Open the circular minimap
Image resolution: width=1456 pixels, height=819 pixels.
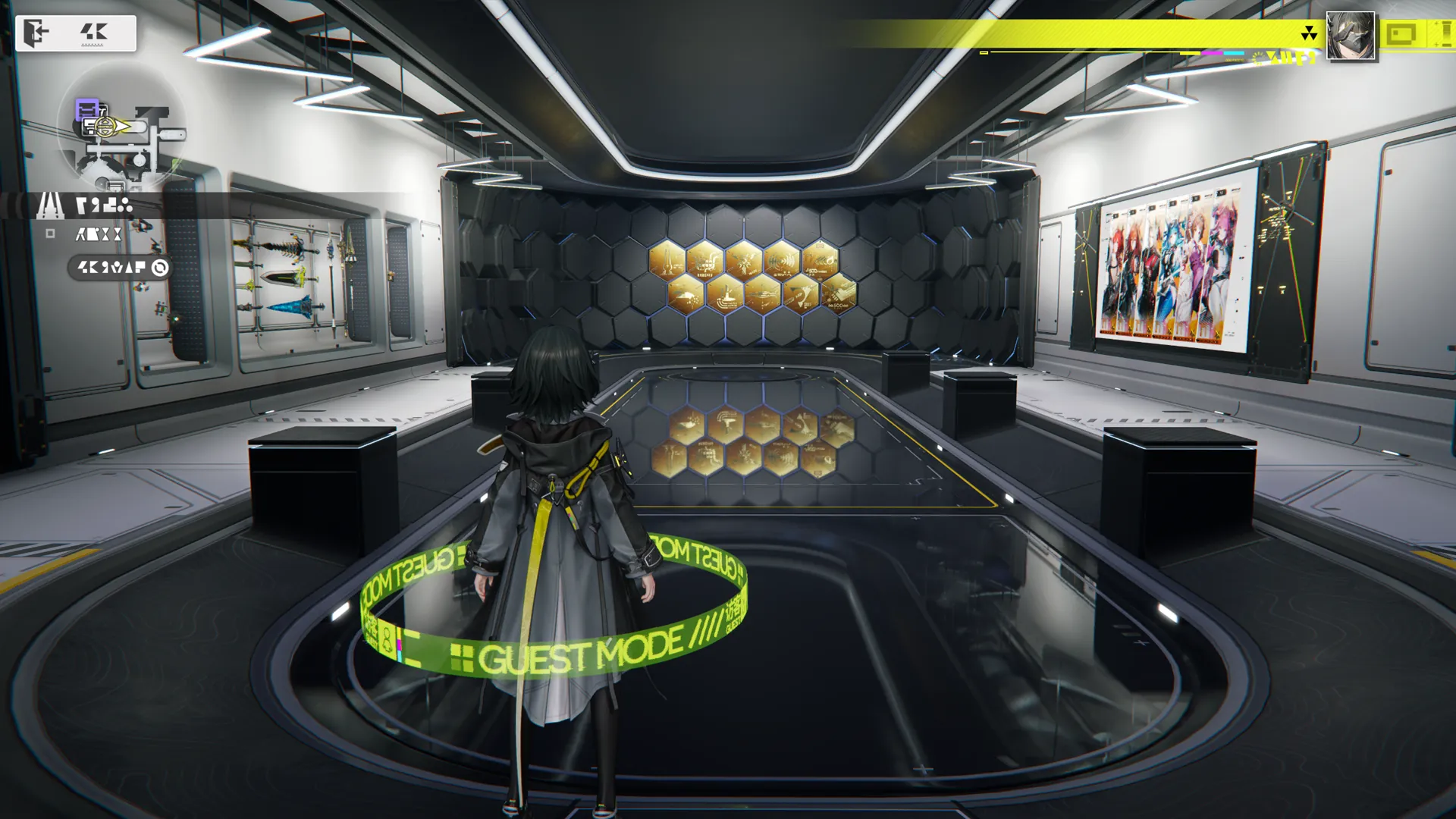tap(121, 129)
